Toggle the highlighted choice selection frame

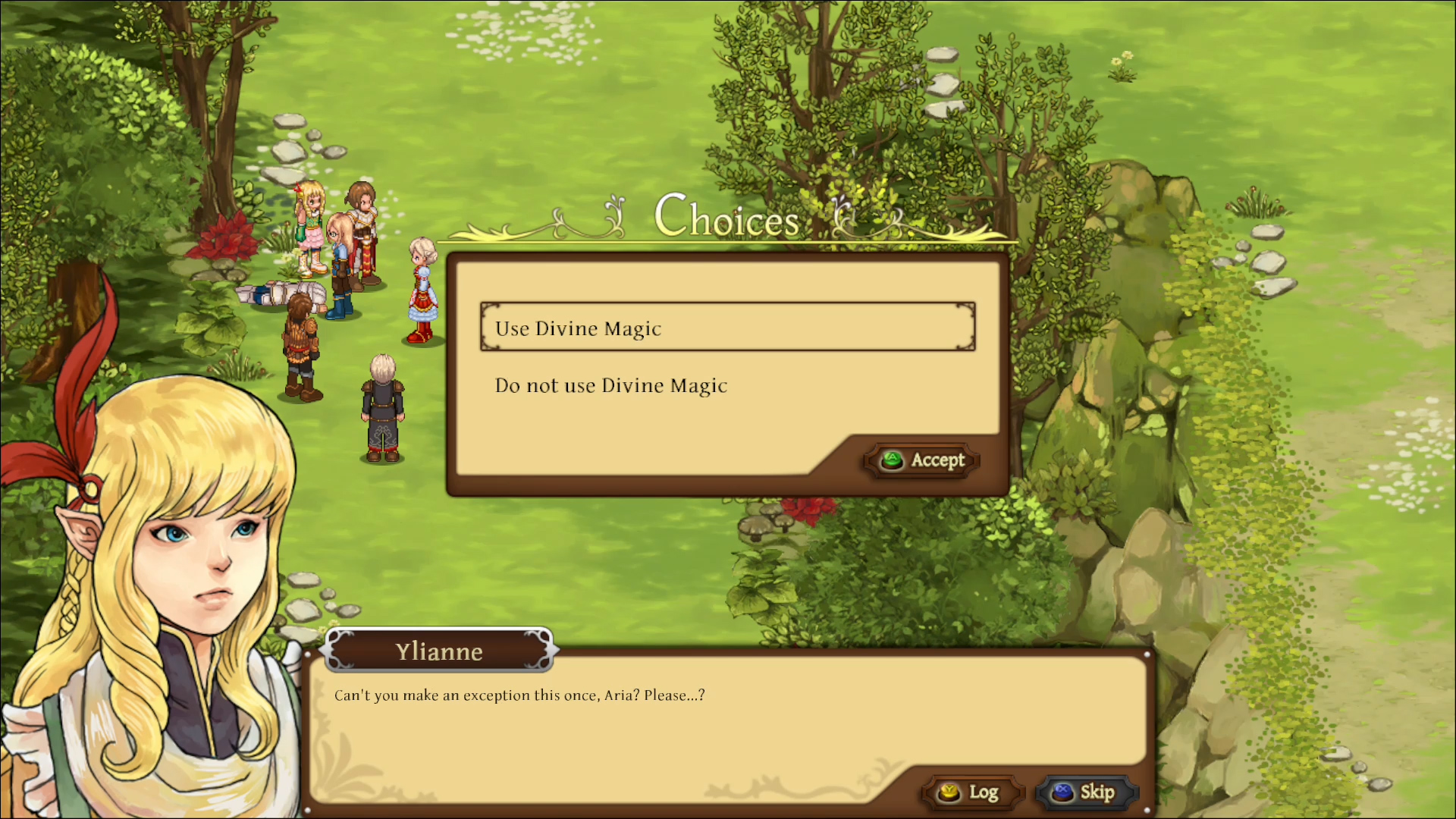click(726, 328)
